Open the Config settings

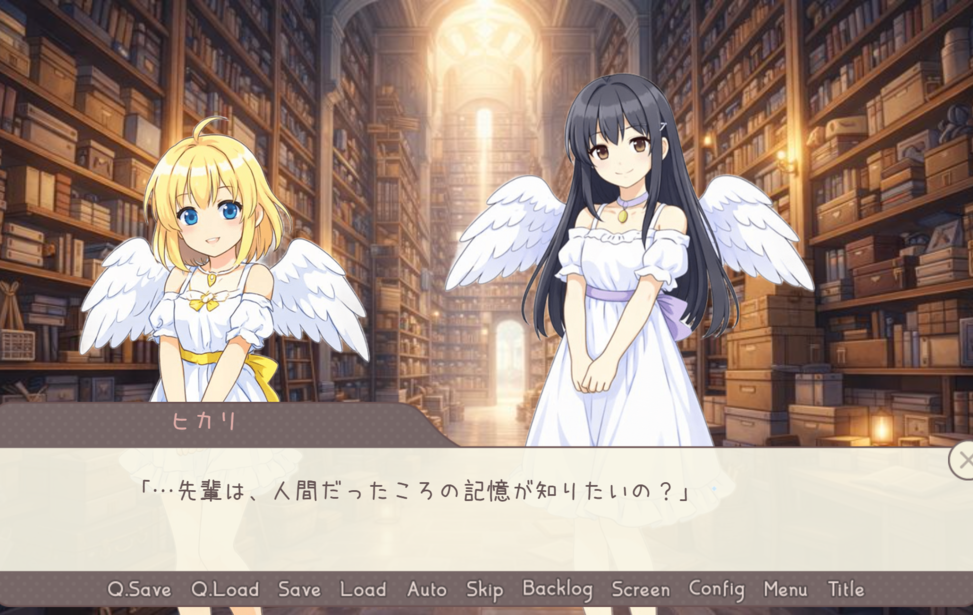click(716, 589)
